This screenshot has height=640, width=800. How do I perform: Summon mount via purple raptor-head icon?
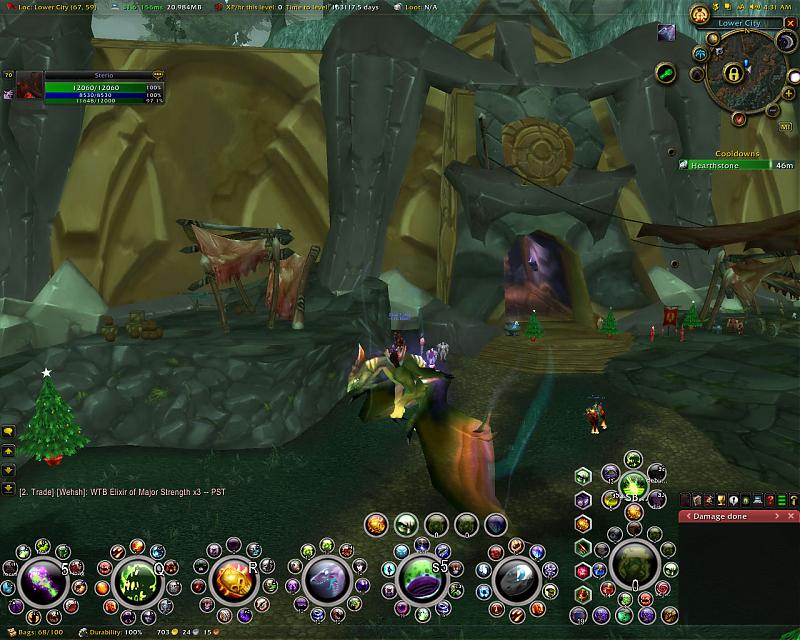click(x=326, y=579)
